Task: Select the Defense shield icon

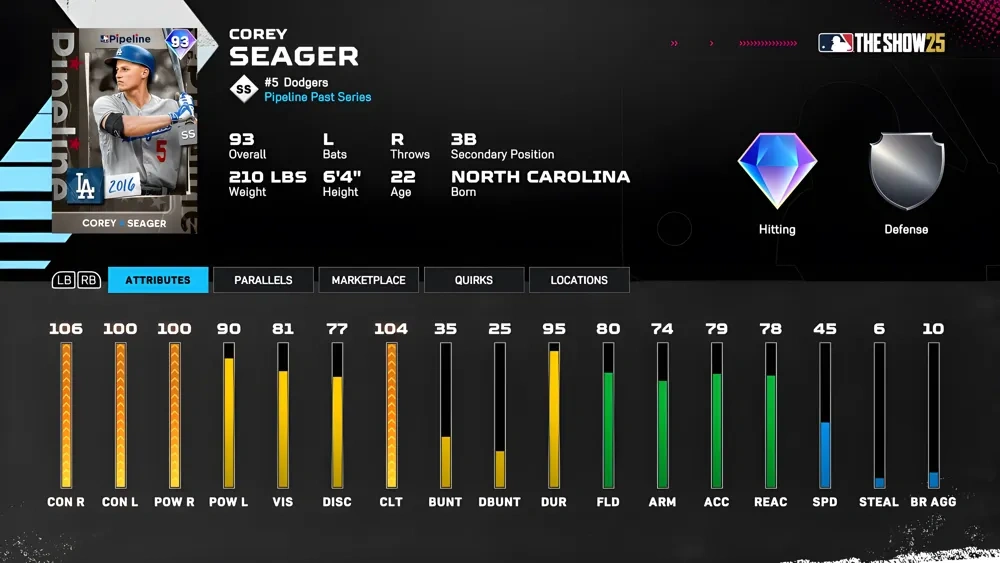Action: pyautogui.click(x=906, y=171)
